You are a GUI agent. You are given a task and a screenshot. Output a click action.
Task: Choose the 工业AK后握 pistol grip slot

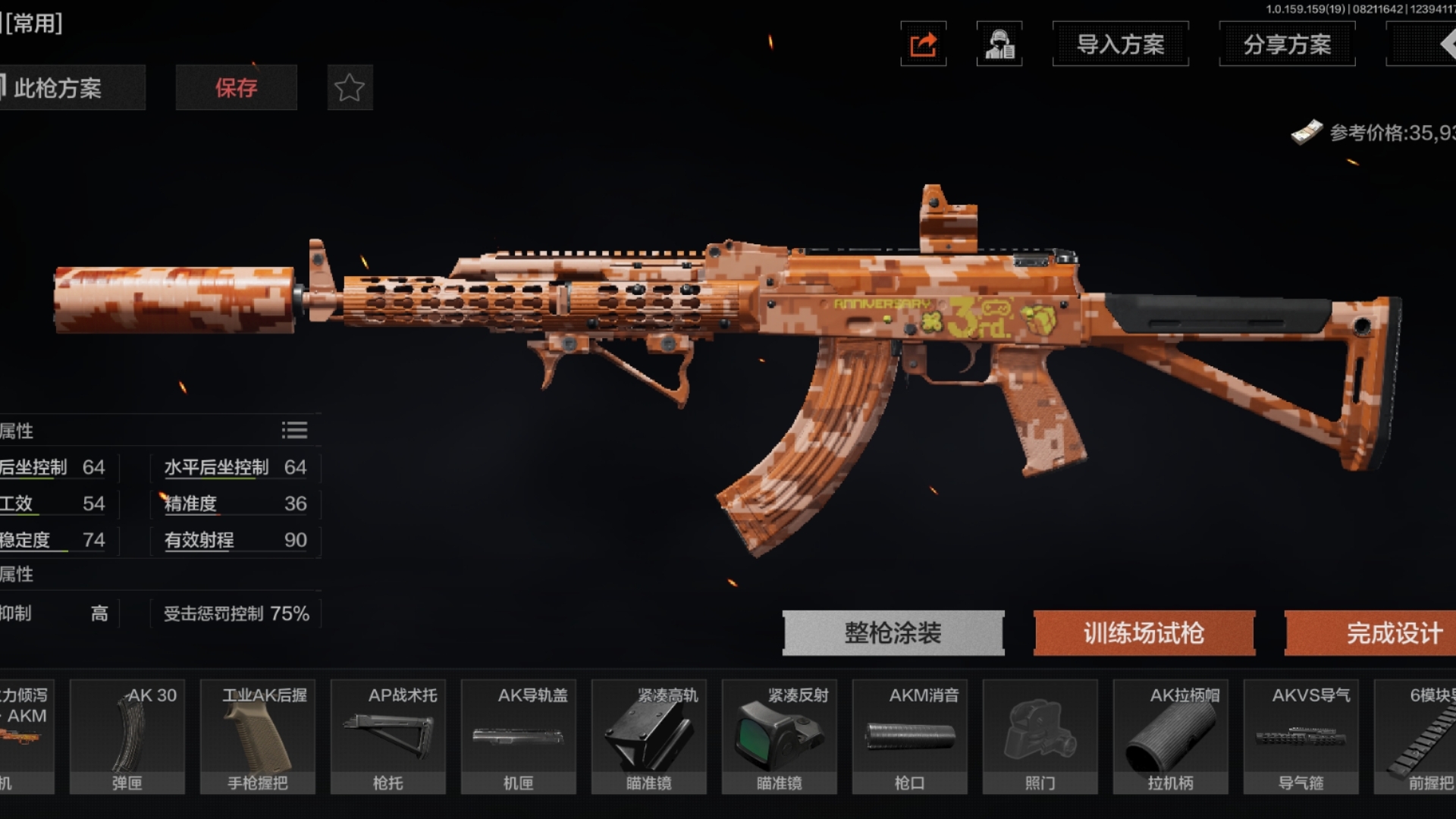258,736
